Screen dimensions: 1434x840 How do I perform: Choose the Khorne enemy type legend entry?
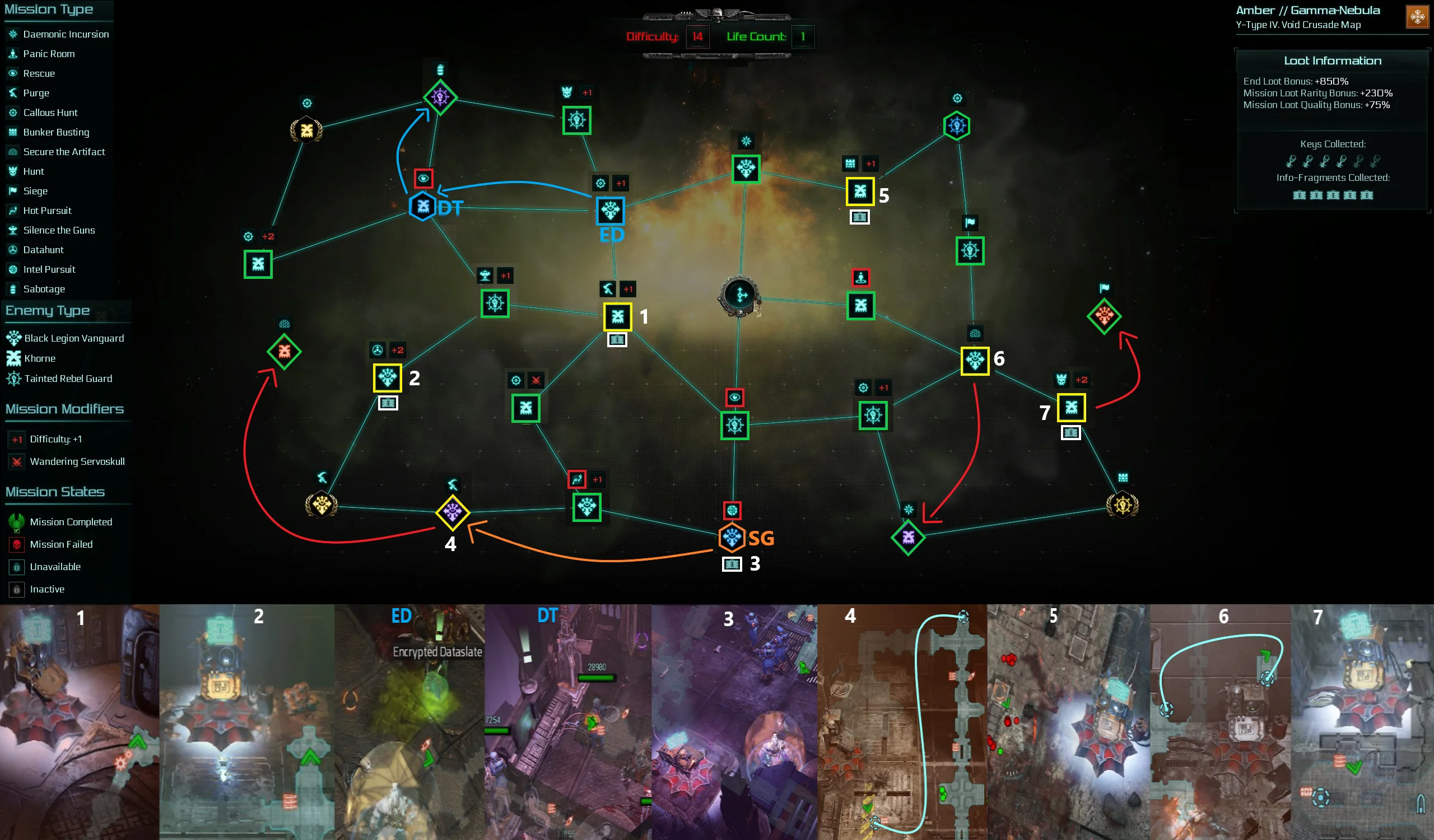(x=39, y=358)
